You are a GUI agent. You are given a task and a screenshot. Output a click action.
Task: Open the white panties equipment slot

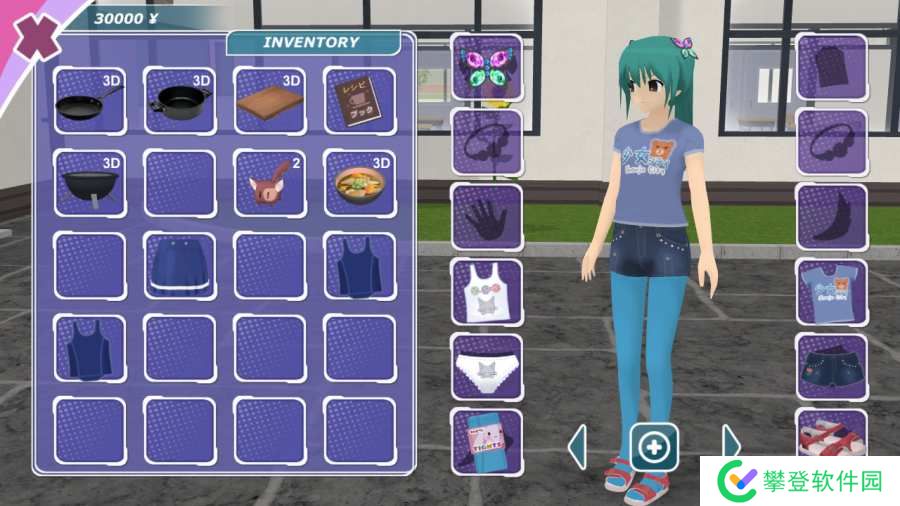[x=487, y=366]
